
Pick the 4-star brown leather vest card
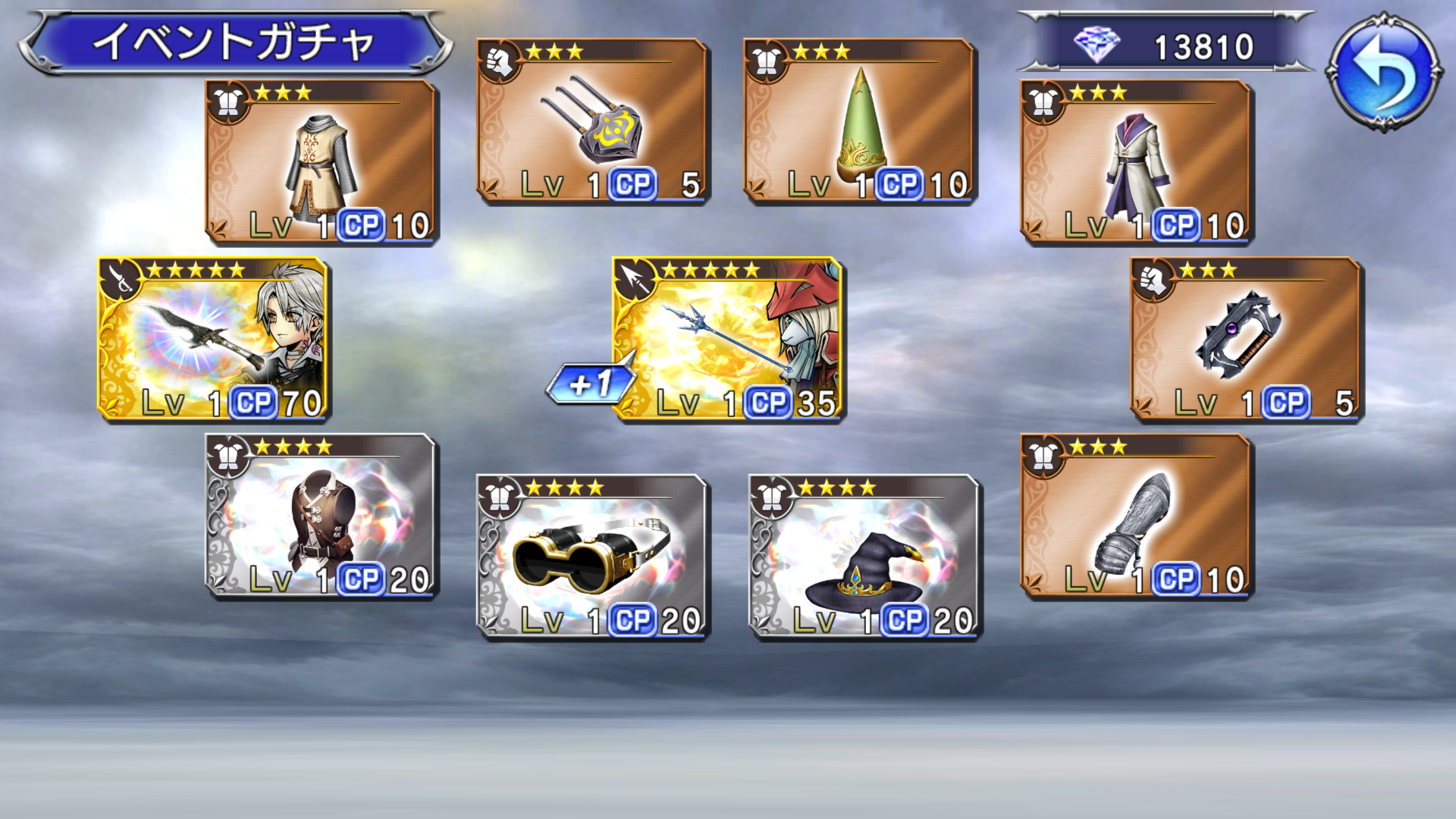point(322,516)
